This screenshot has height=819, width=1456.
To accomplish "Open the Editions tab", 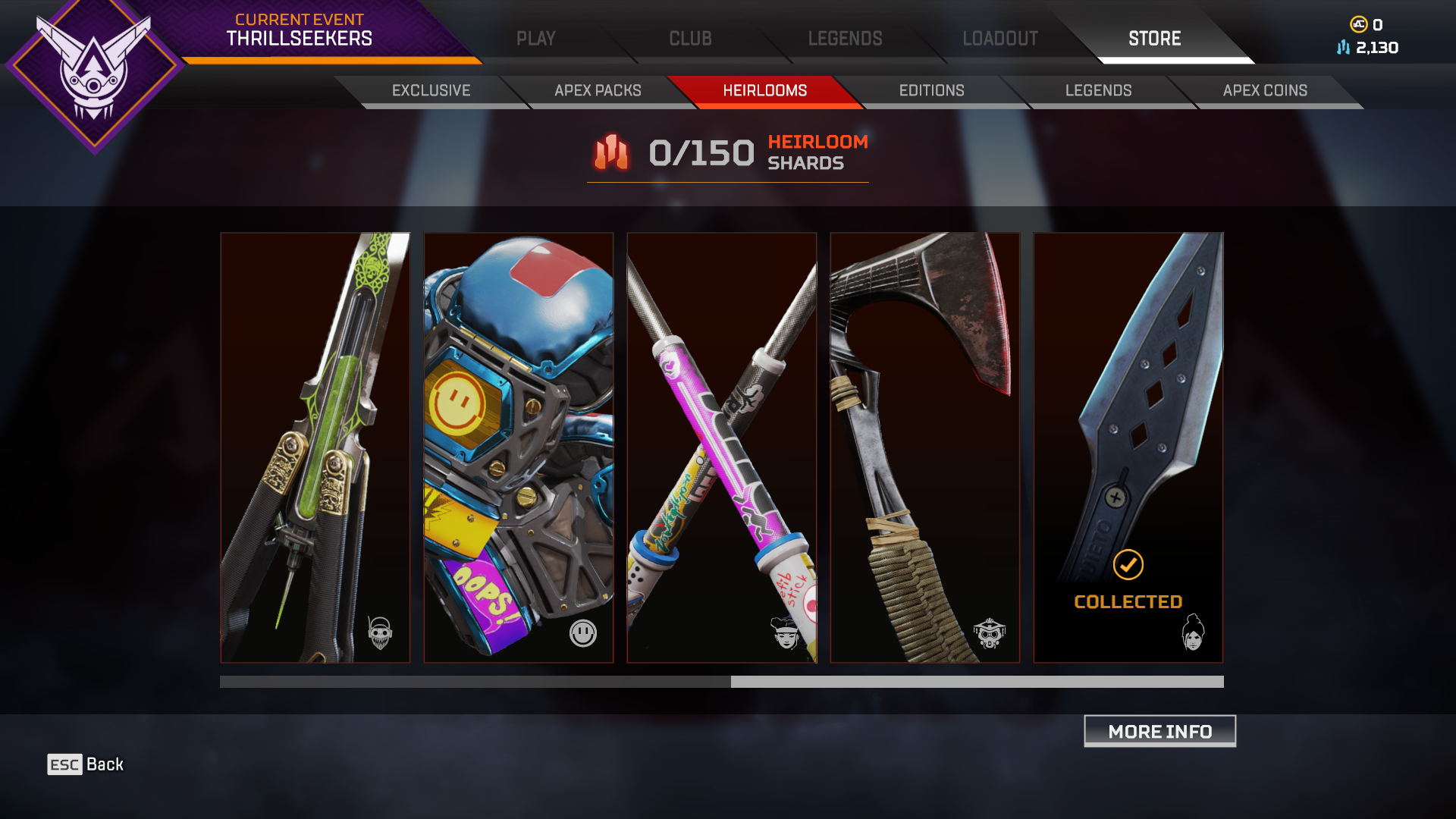I will tap(931, 90).
